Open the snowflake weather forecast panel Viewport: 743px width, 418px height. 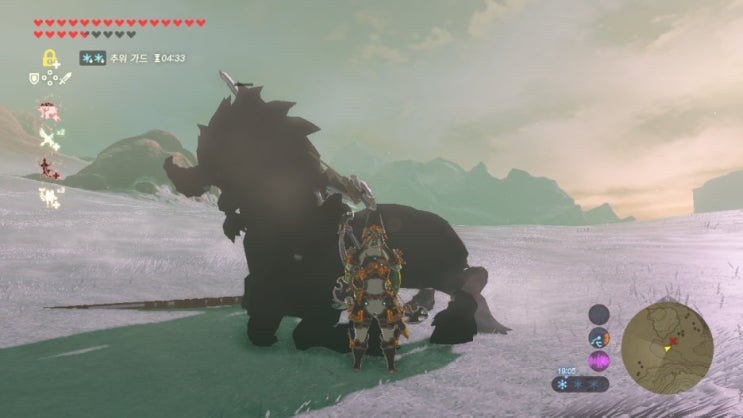coord(580,384)
